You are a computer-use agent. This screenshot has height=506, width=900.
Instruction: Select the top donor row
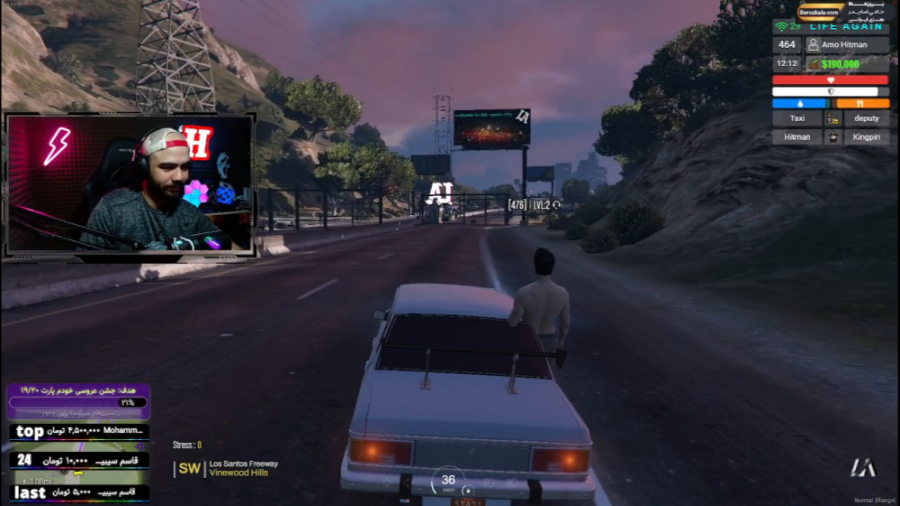point(79,432)
